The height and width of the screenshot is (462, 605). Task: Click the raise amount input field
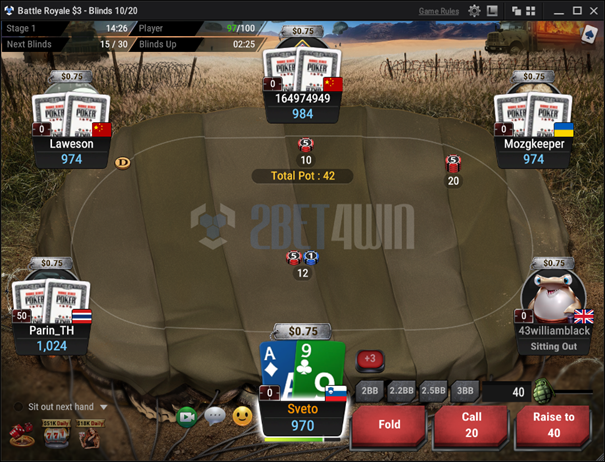pyautogui.click(x=505, y=391)
